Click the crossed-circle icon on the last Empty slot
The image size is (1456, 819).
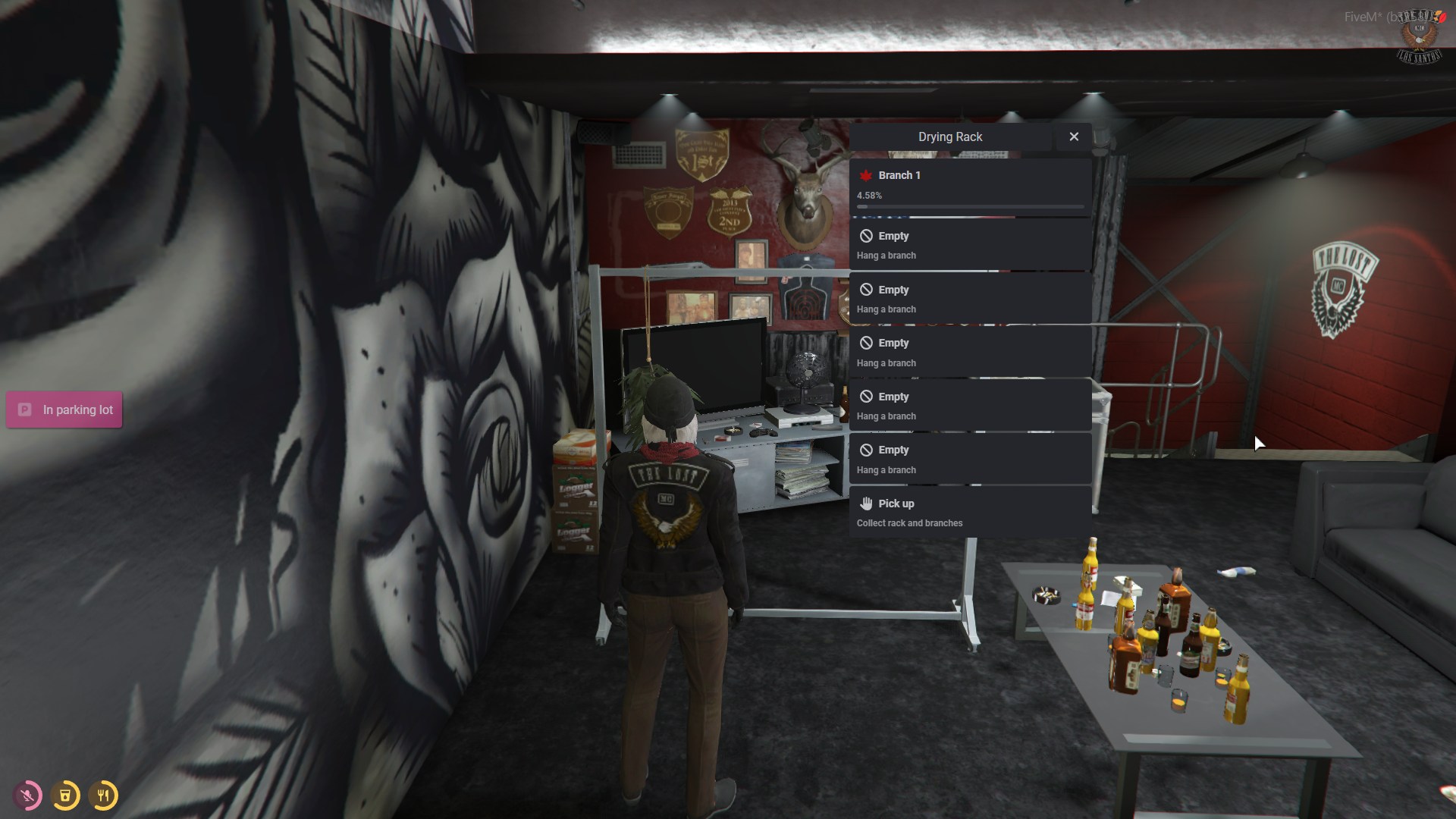click(x=868, y=450)
